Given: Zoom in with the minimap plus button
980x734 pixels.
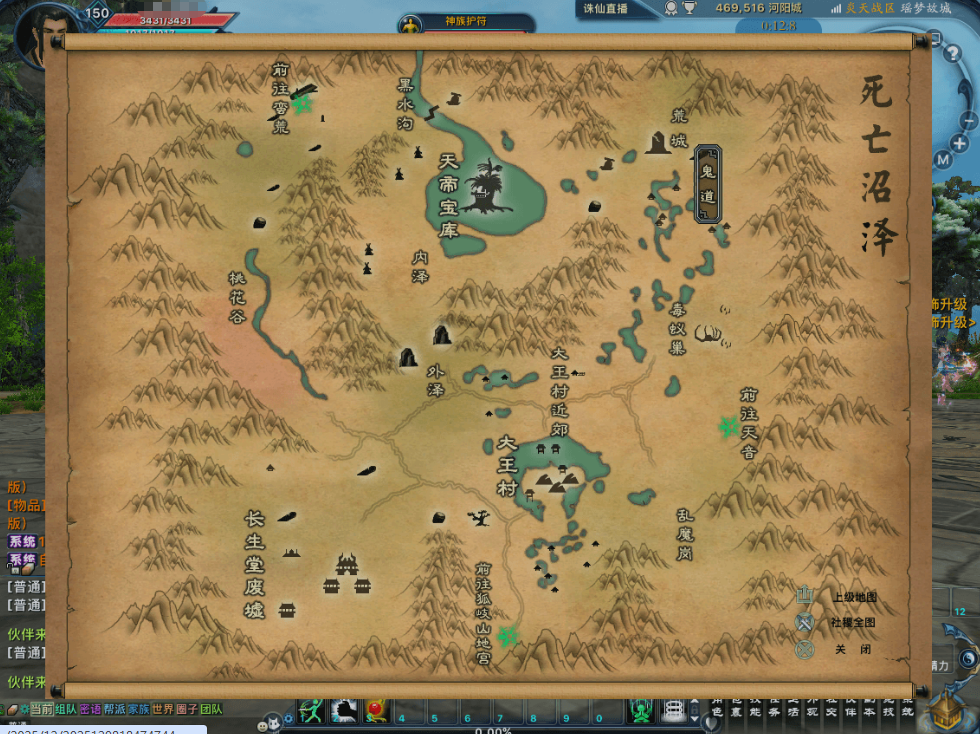Looking at the screenshot, I should (x=960, y=143).
